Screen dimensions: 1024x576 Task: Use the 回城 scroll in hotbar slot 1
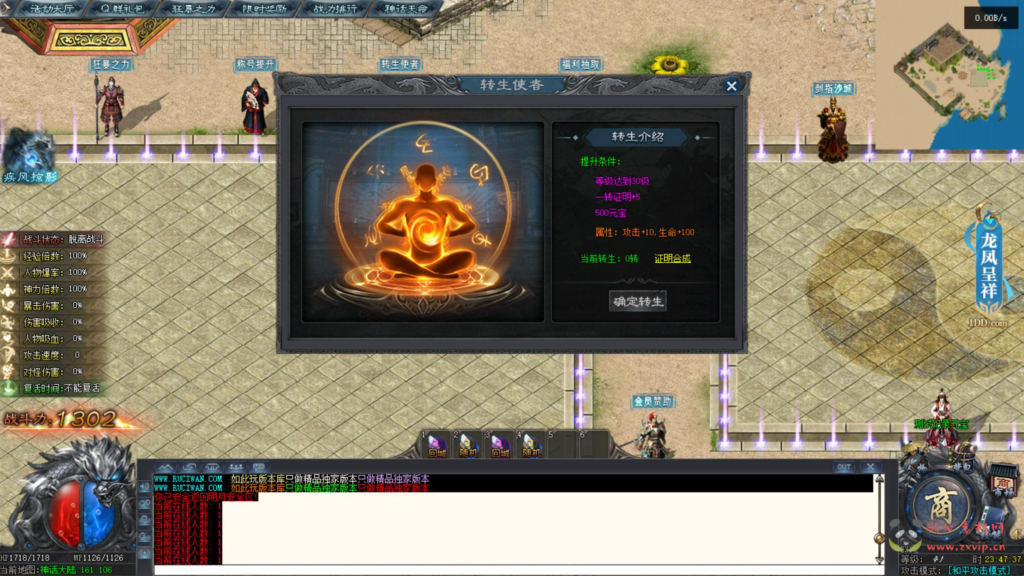click(x=437, y=444)
